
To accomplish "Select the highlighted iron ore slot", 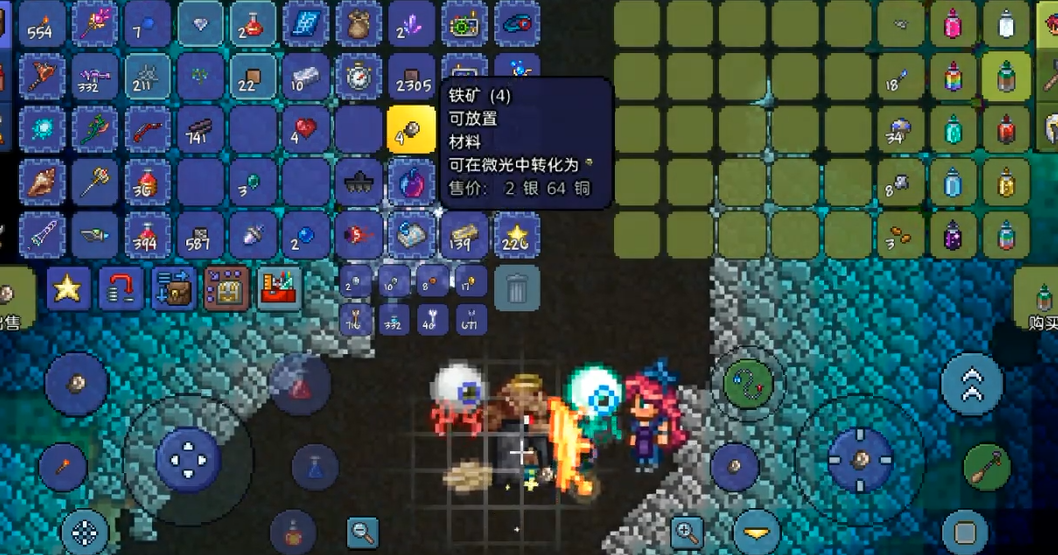I will (x=411, y=130).
